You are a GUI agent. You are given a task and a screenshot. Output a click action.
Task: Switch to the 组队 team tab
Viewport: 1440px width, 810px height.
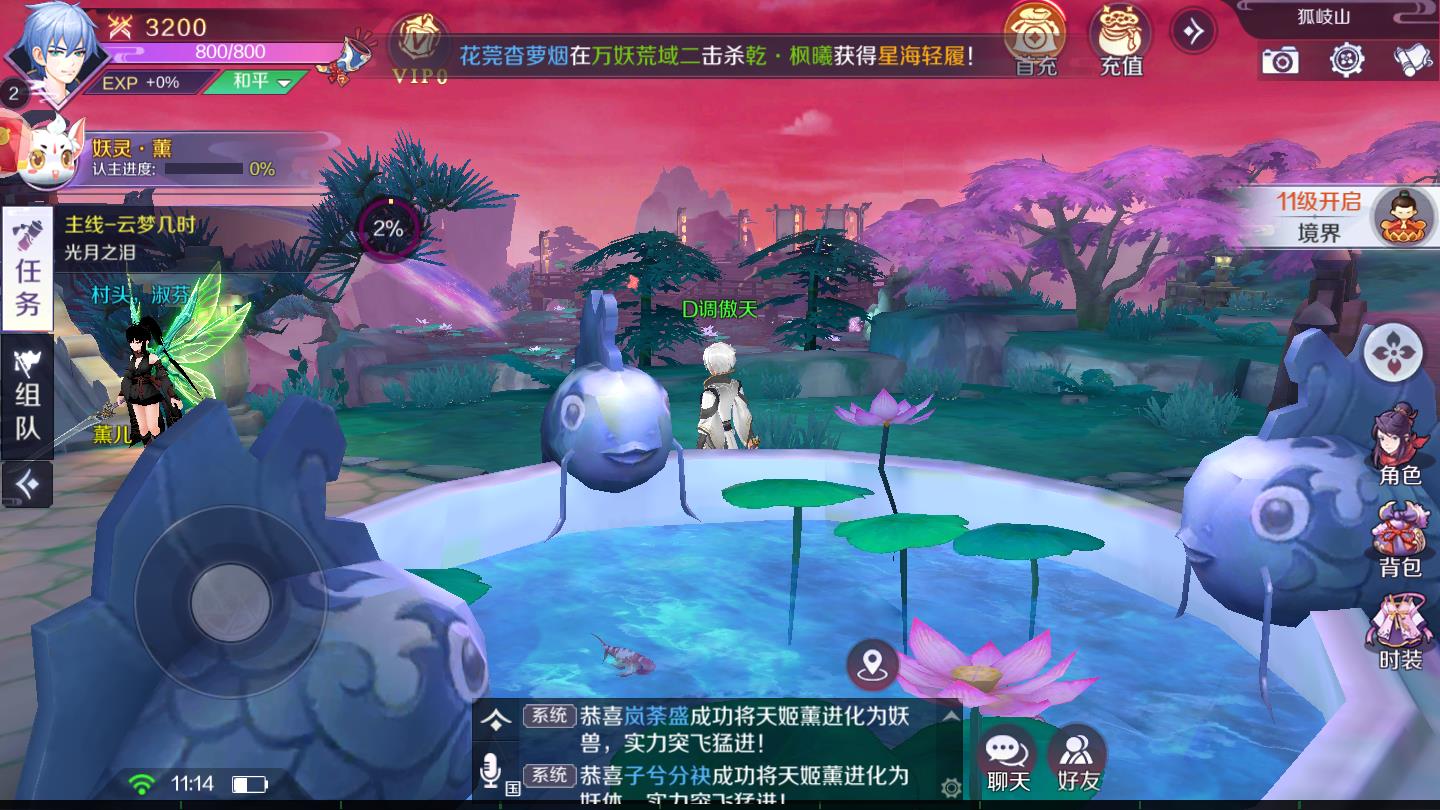[x=27, y=397]
